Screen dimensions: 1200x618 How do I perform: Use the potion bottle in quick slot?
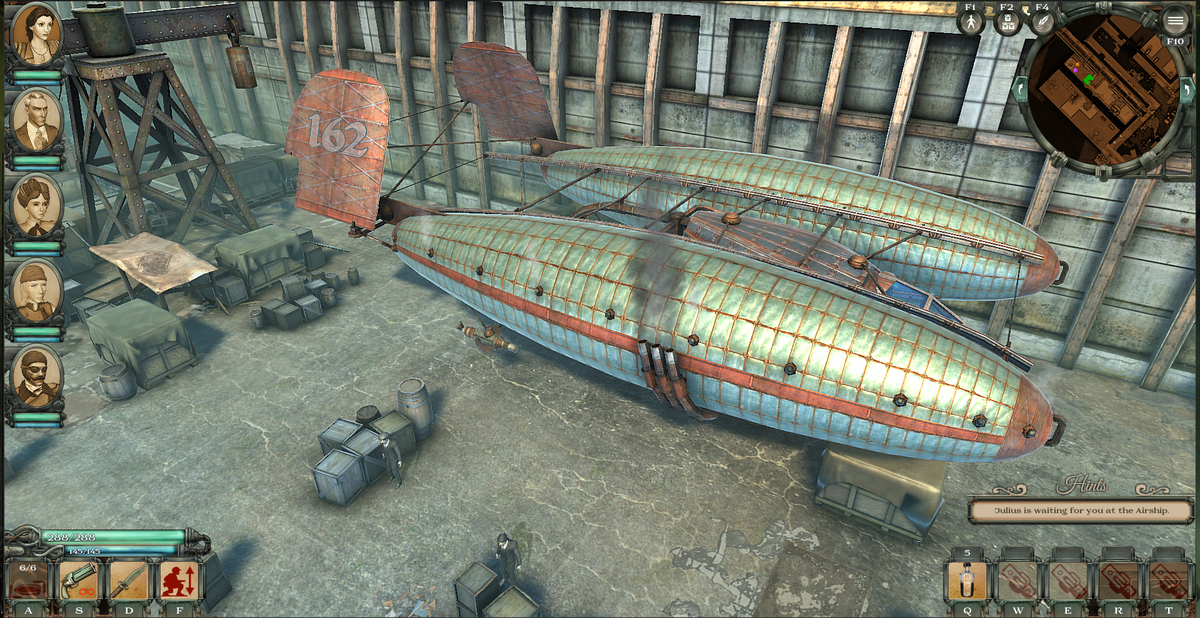click(966, 580)
